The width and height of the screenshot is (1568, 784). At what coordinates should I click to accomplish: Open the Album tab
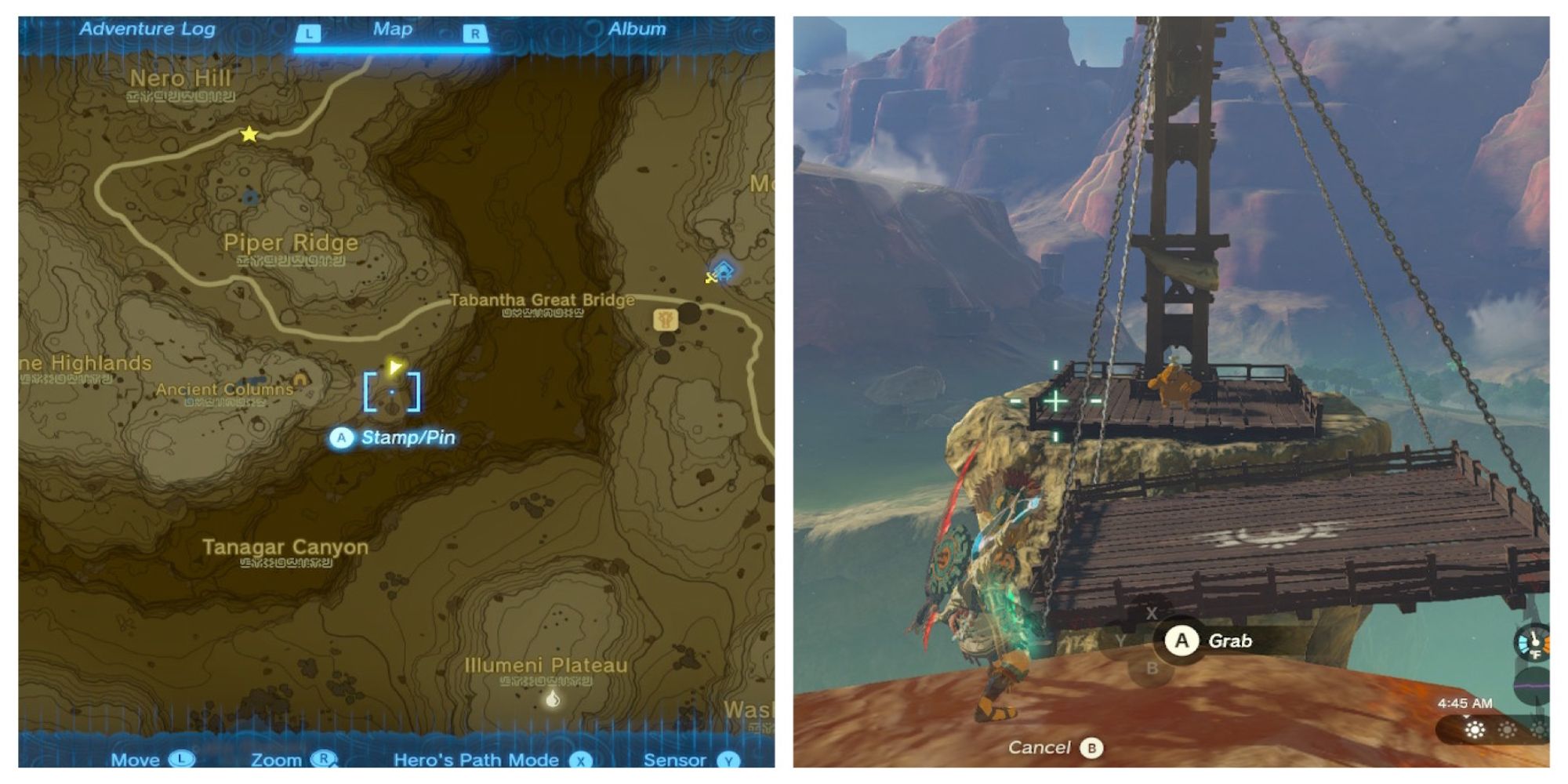pyautogui.click(x=637, y=29)
